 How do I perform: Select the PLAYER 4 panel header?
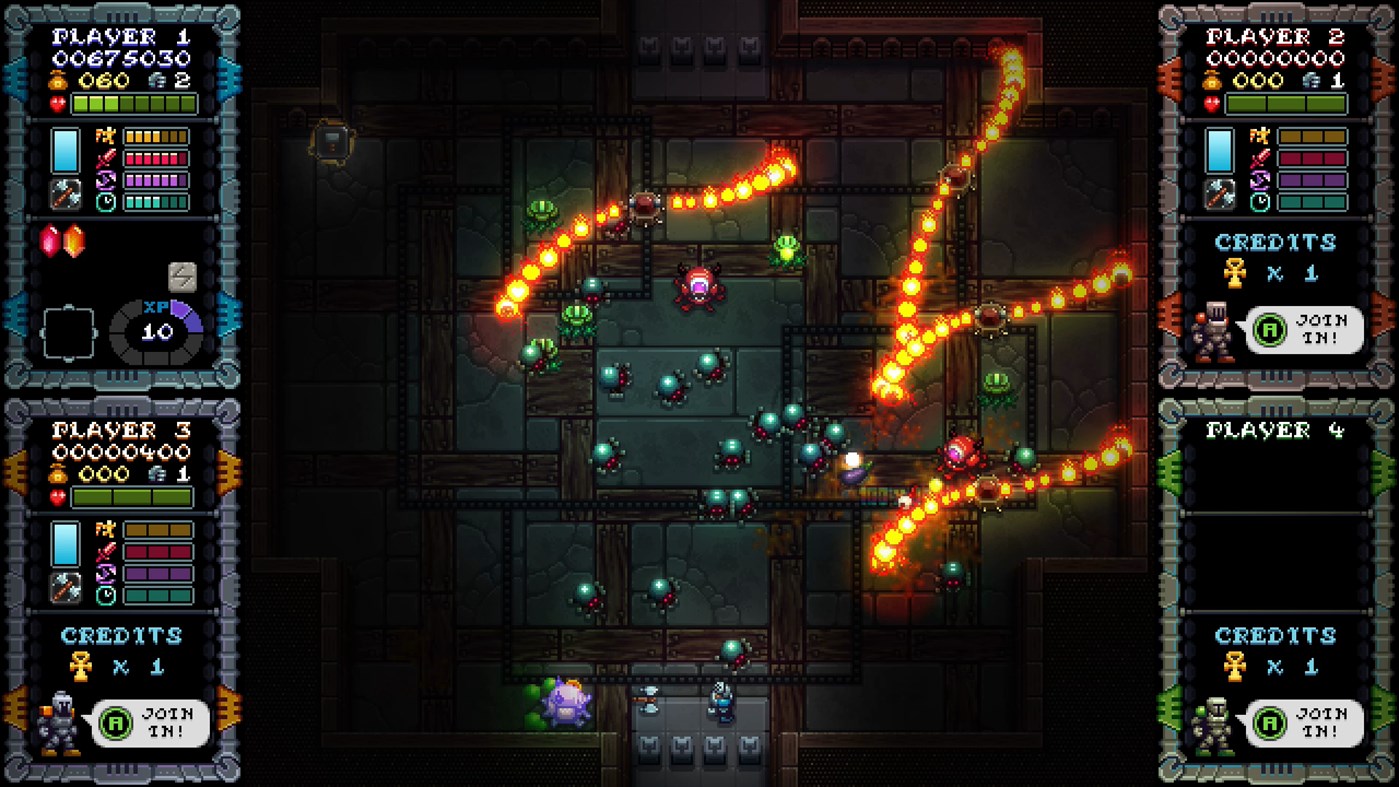[x=1277, y=430]
